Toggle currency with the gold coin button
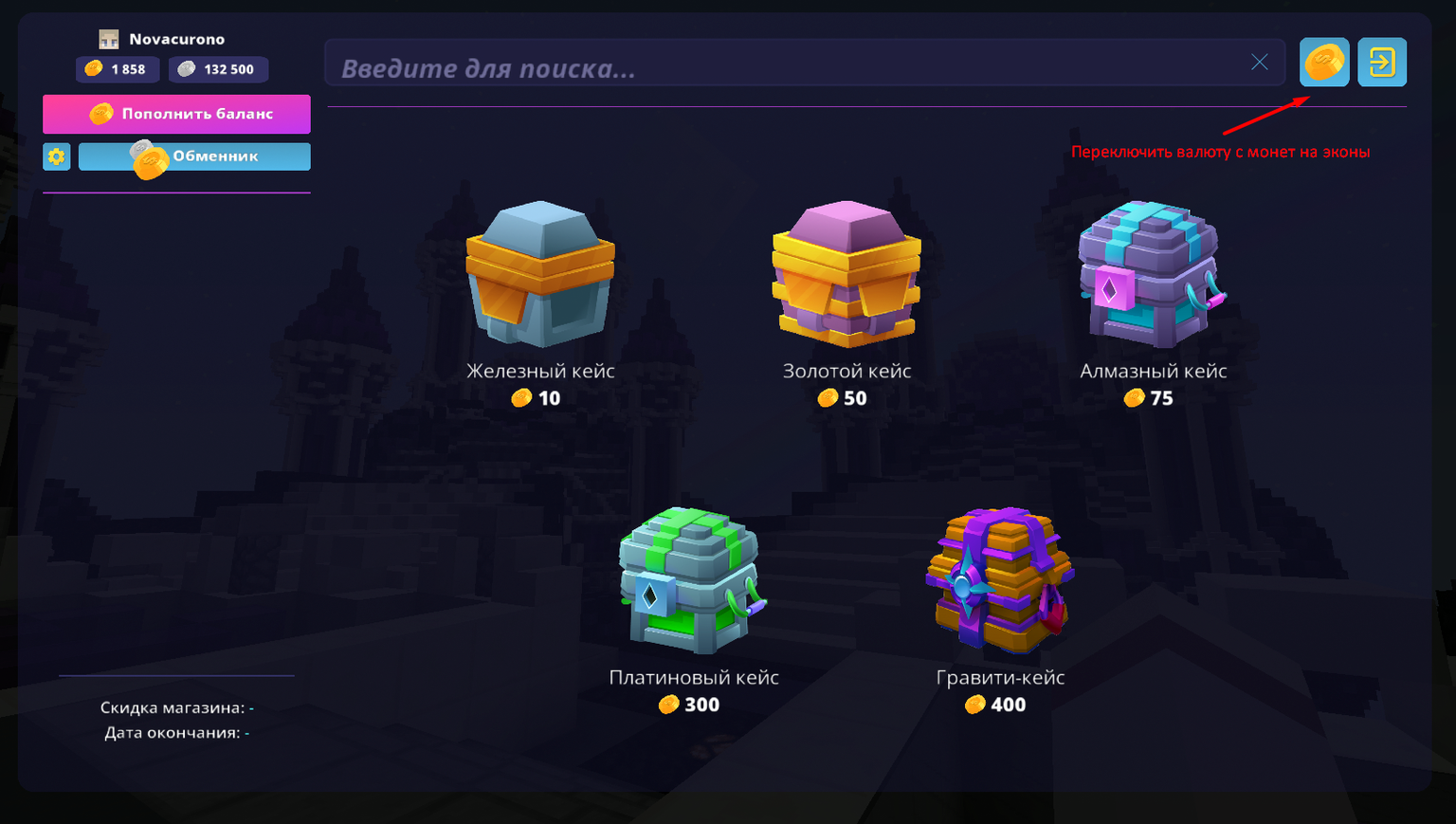The height and width of the screenshot is (824, 1456). coord(1323,63)
